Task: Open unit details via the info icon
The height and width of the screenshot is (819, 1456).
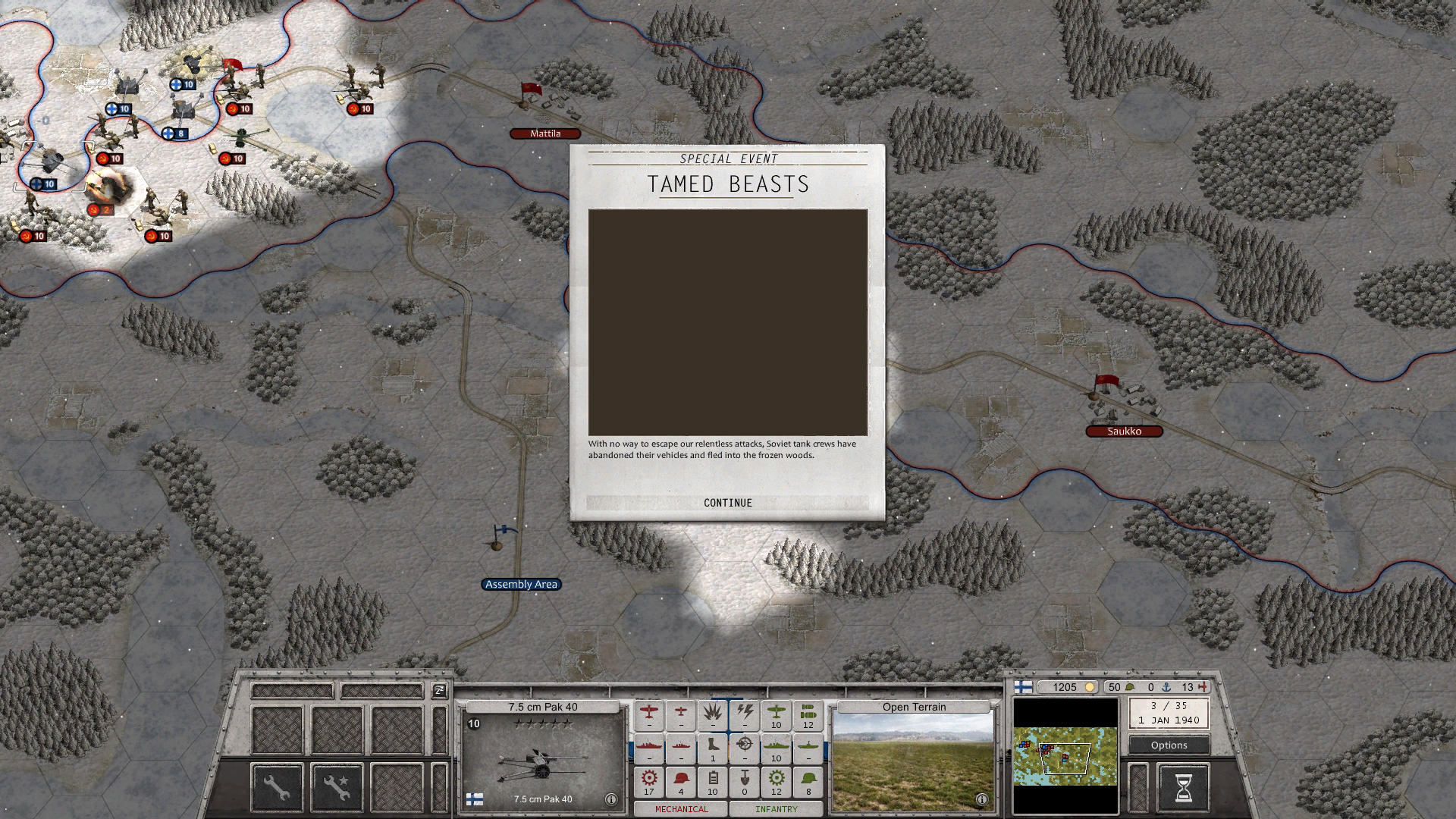Action: tap(610, 799)
